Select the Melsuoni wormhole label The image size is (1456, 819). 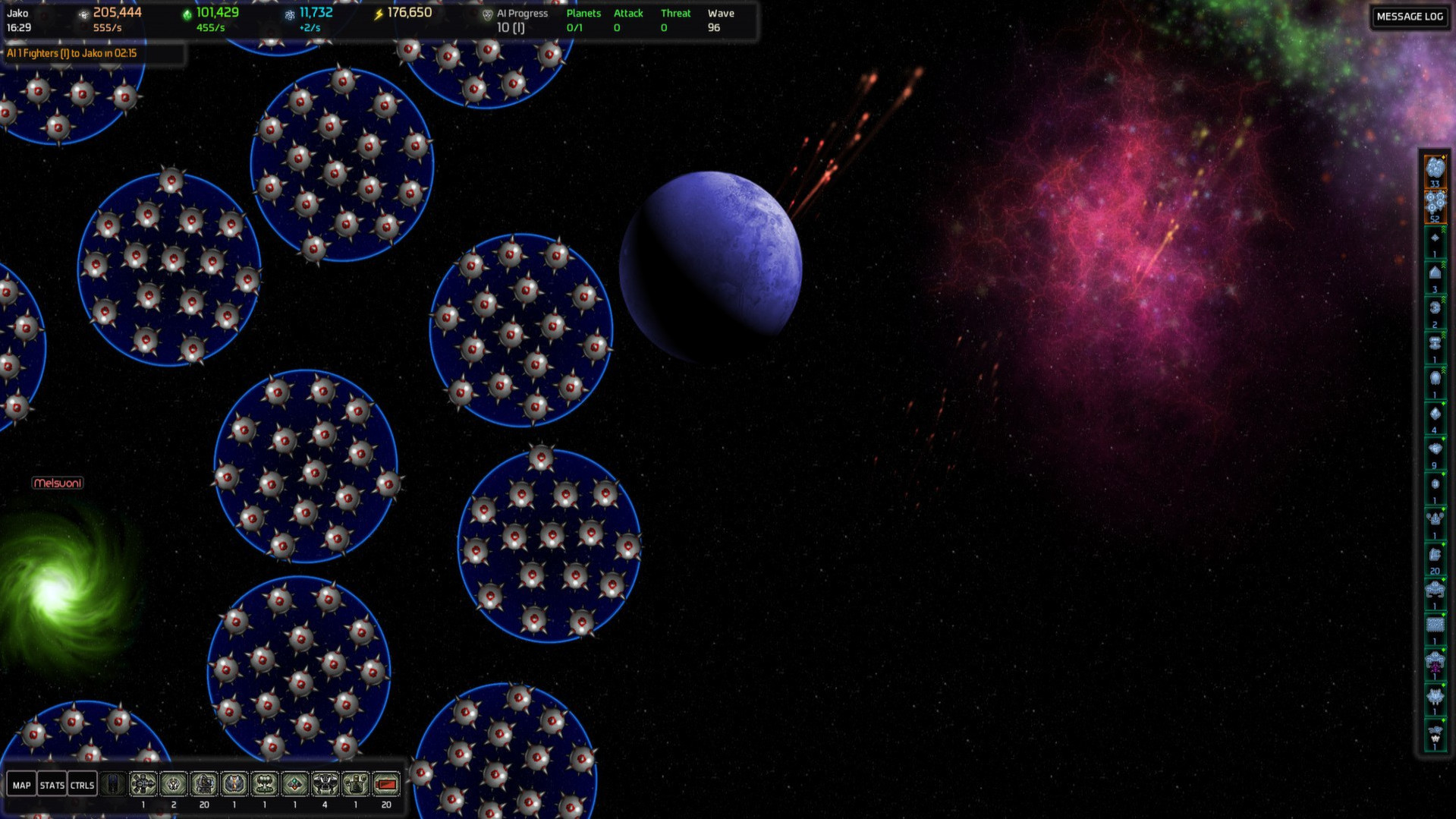click(58, 483)
